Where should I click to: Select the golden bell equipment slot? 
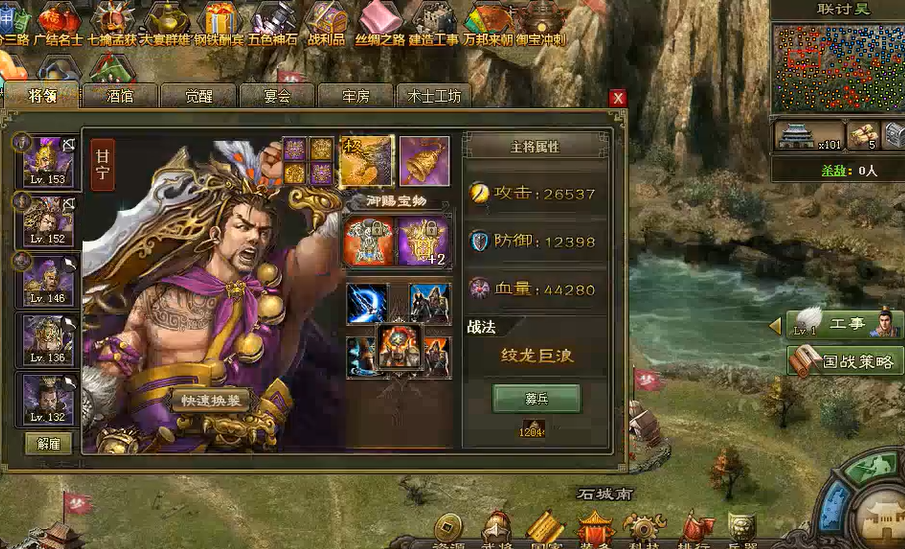tap(424, 160)
